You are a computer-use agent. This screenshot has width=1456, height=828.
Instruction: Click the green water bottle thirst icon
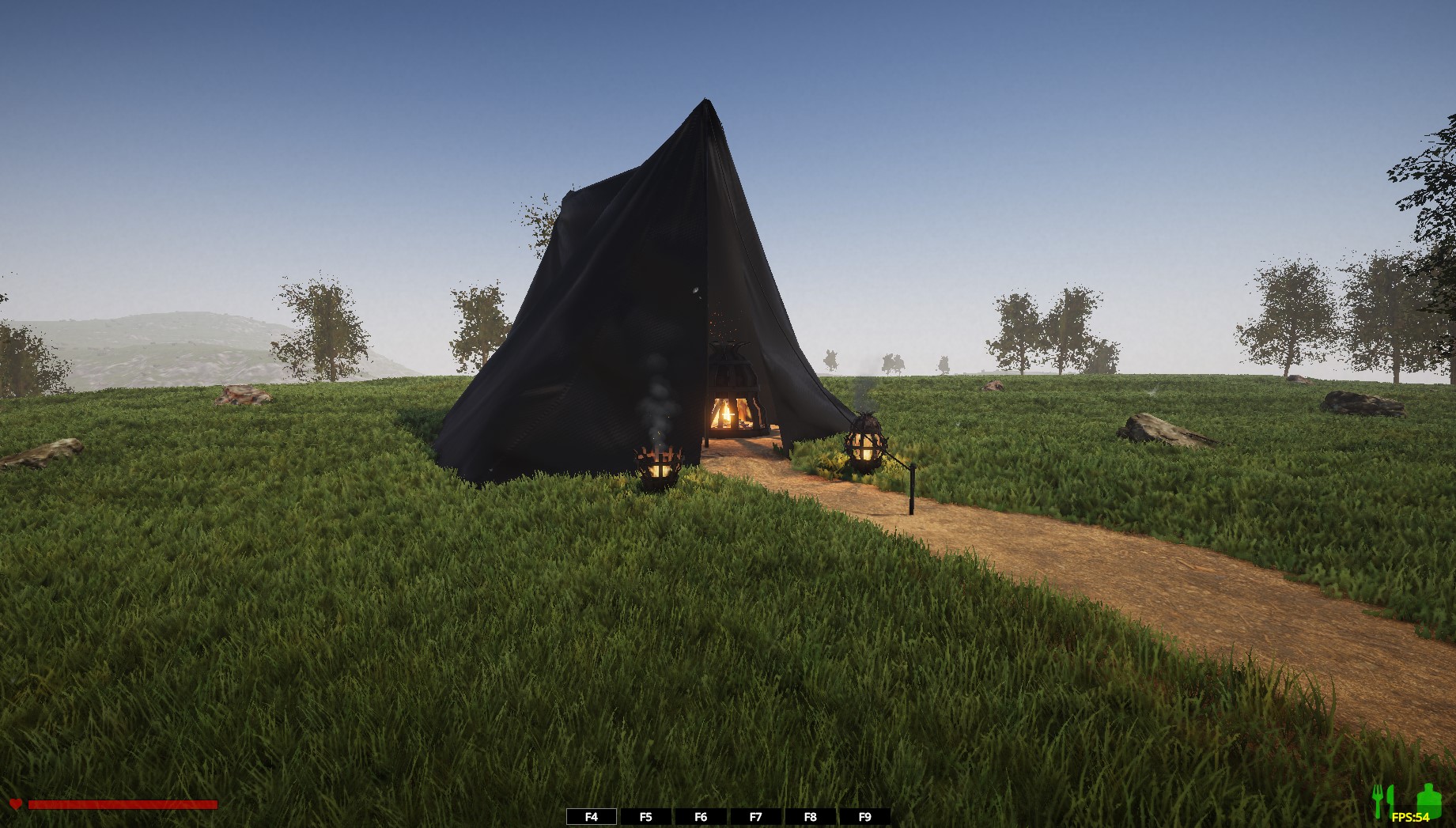(x=1428, y=799)
